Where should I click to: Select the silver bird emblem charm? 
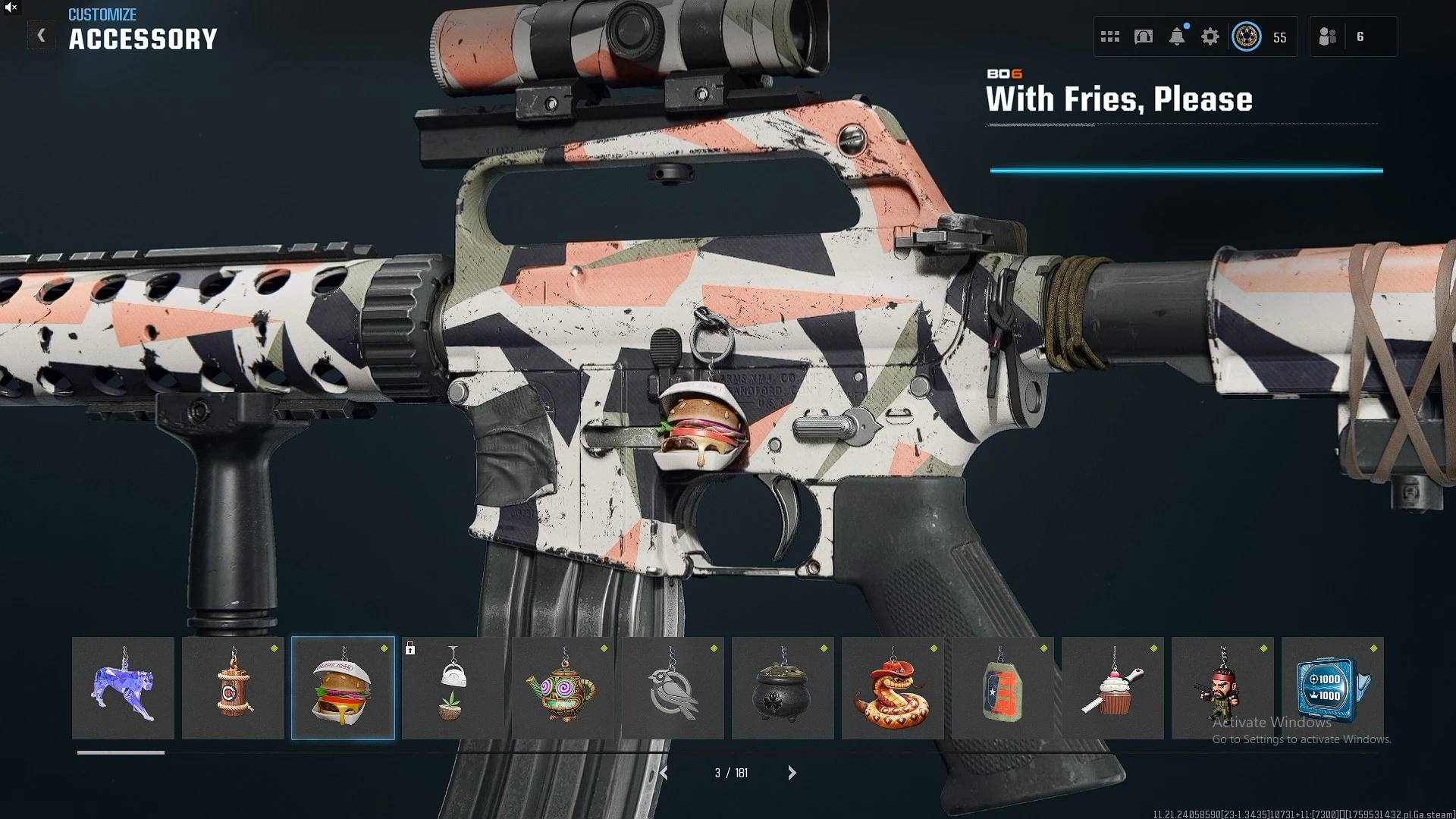pyautogui.click(x=673, y=688)
